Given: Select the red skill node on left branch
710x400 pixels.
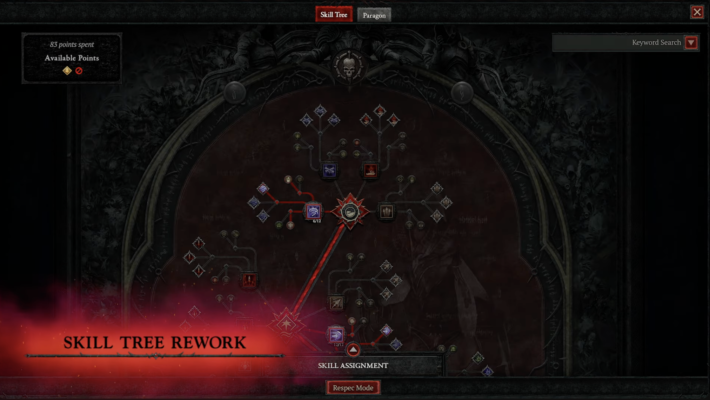Looking at the screenshot, I should click(249, 281).
